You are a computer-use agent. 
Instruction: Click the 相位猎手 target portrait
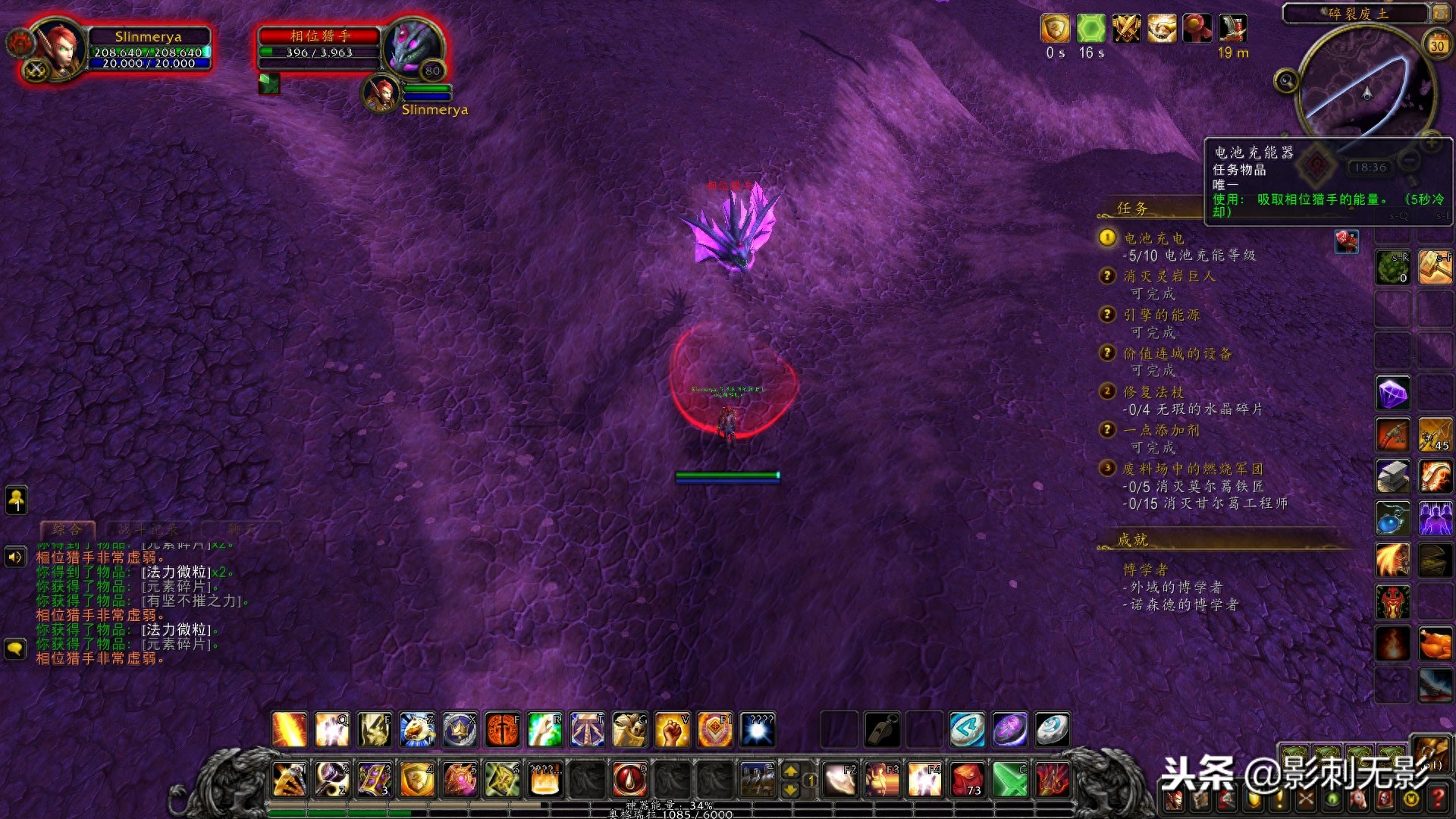point(410,47)
